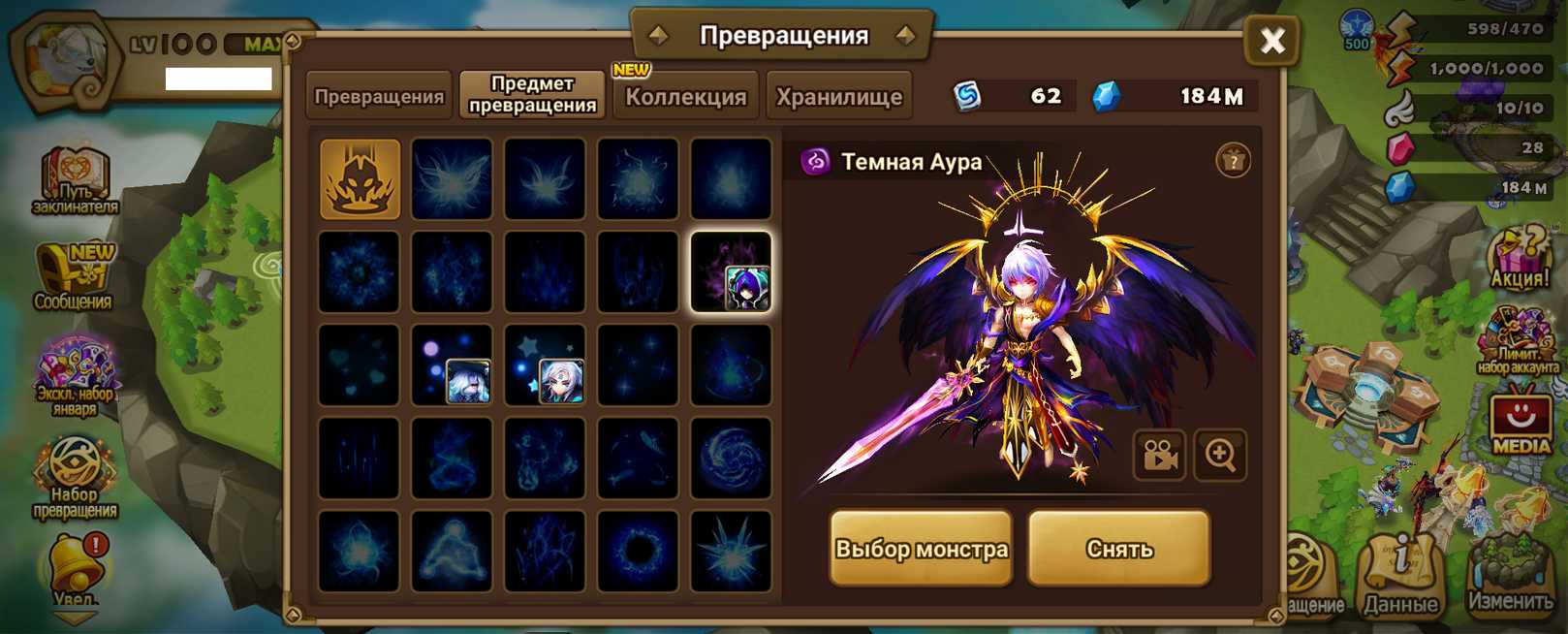Screen dimensions: 1568x634
Task: Switch to the Превращения tab
Action: tap(379, 96)
